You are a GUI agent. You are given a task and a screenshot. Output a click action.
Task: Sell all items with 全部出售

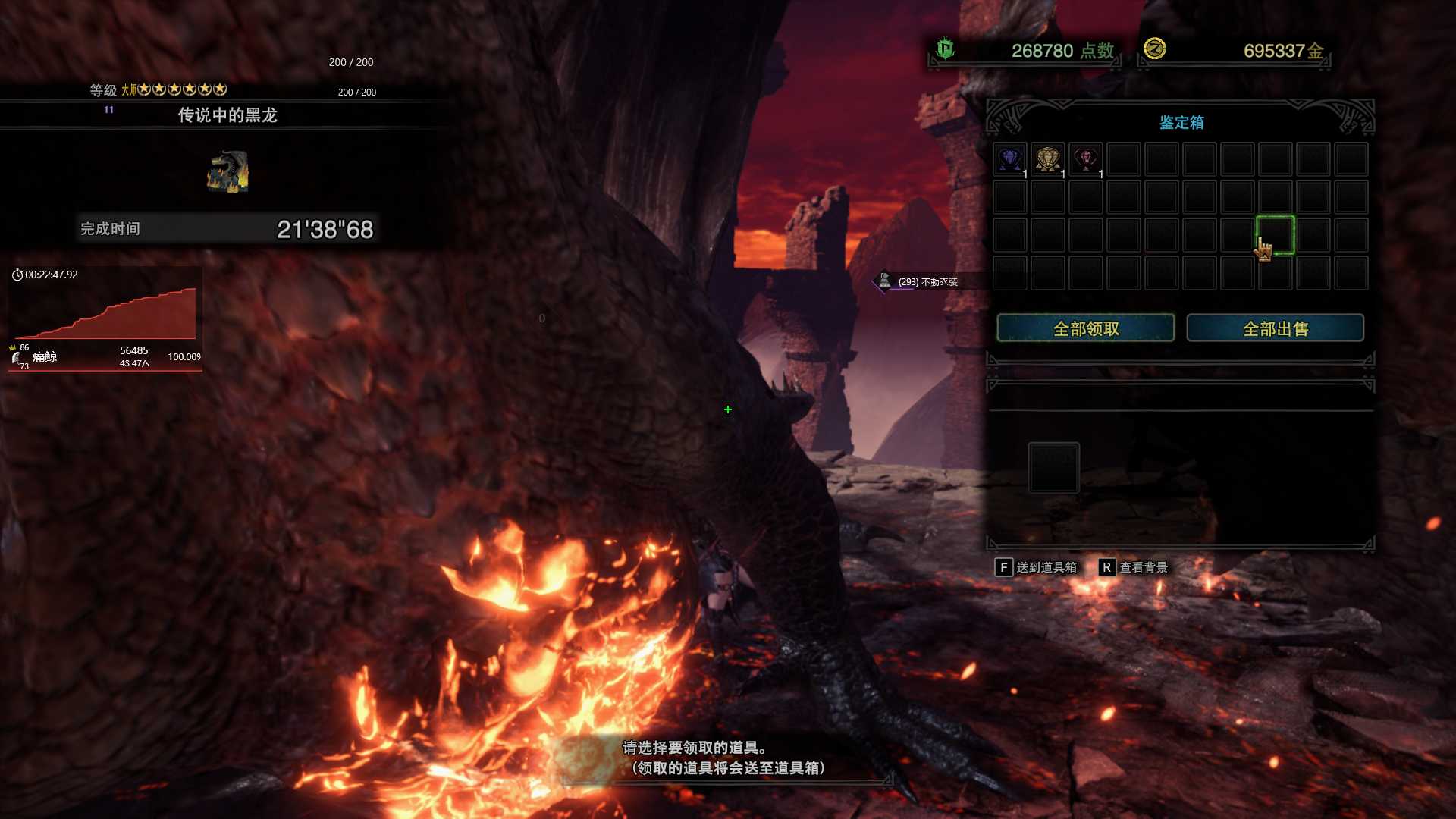pos(1275,328)
